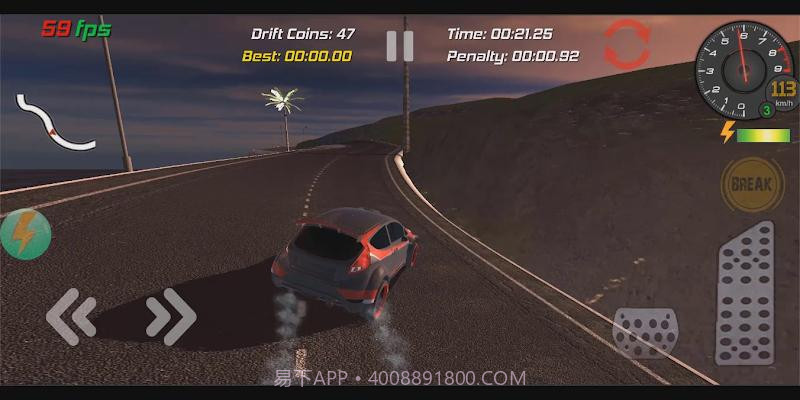Step on the tall gas pedal
The image size is (800, 400).
[x=745, y=293]
